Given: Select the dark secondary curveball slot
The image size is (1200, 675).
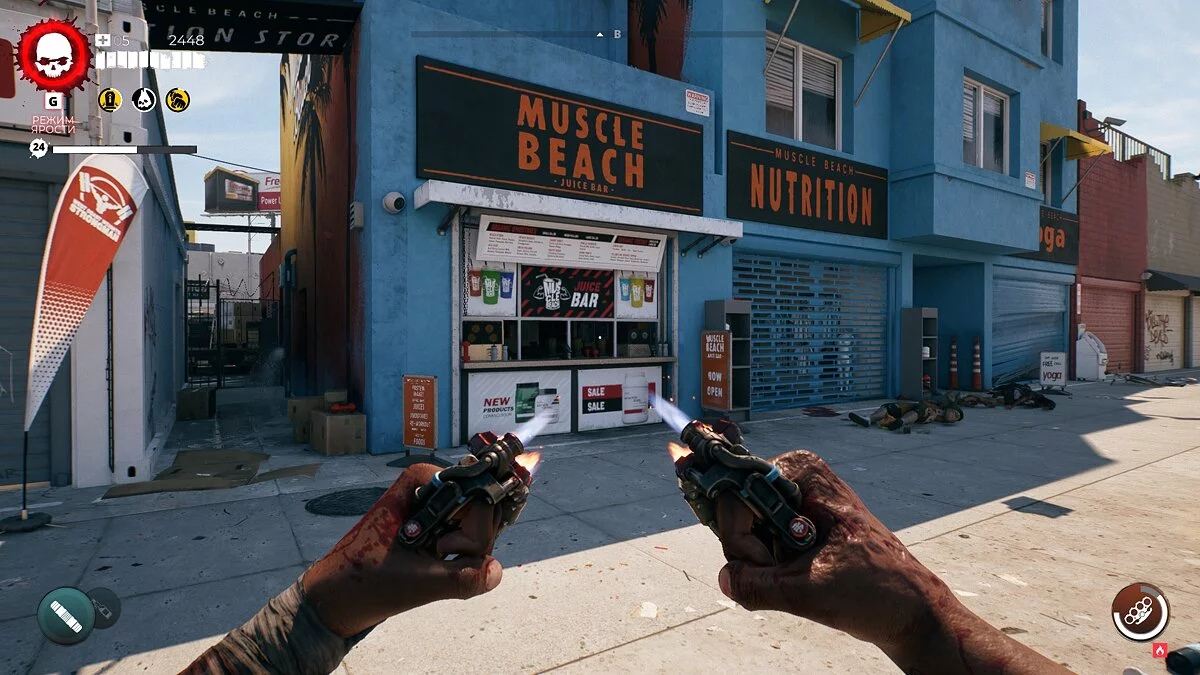Looking at the screenshot, I should 104,607.
